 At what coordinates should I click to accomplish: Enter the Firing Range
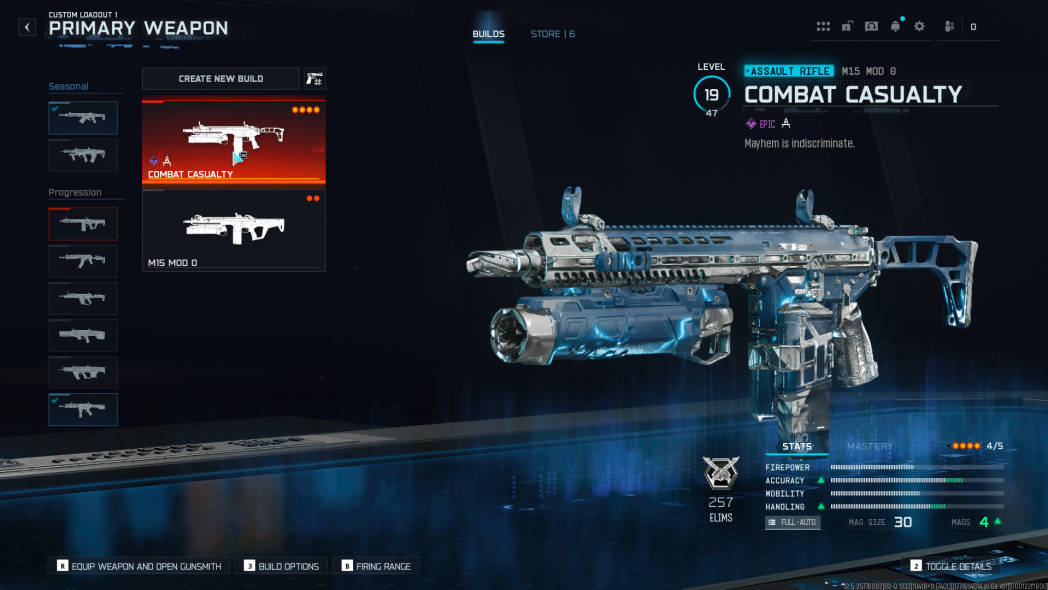coord(377,566)
